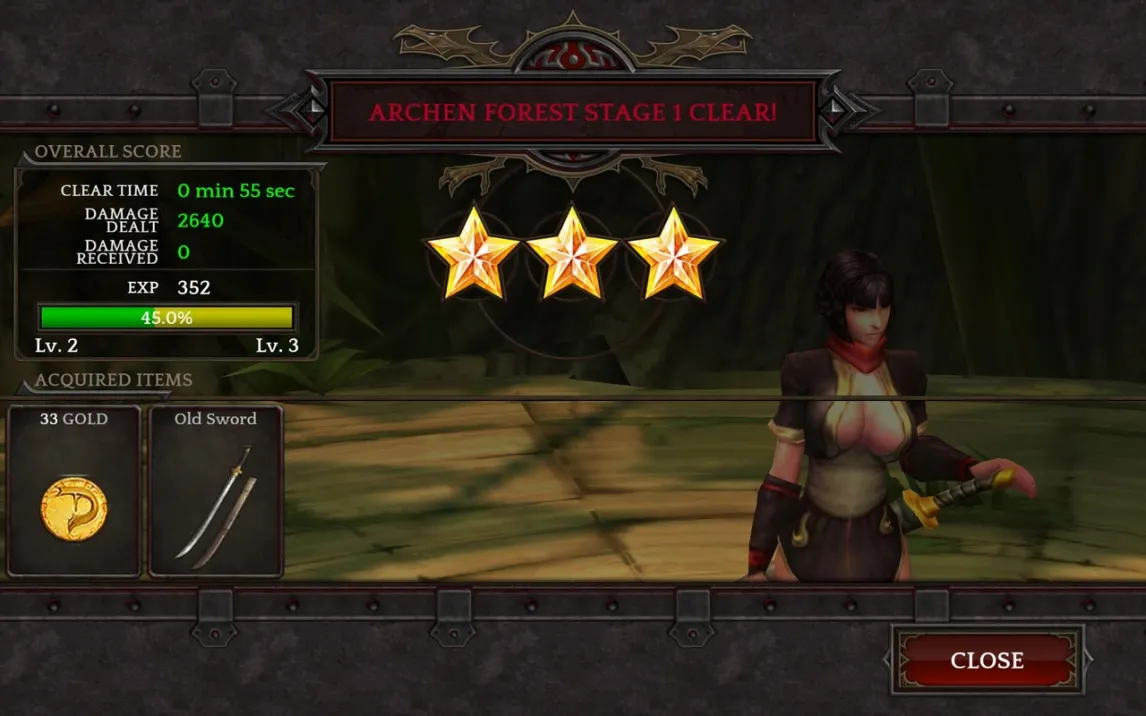Close the stage clear results screen
Screen dimensions: 1146x716
(x=987, y=660)
